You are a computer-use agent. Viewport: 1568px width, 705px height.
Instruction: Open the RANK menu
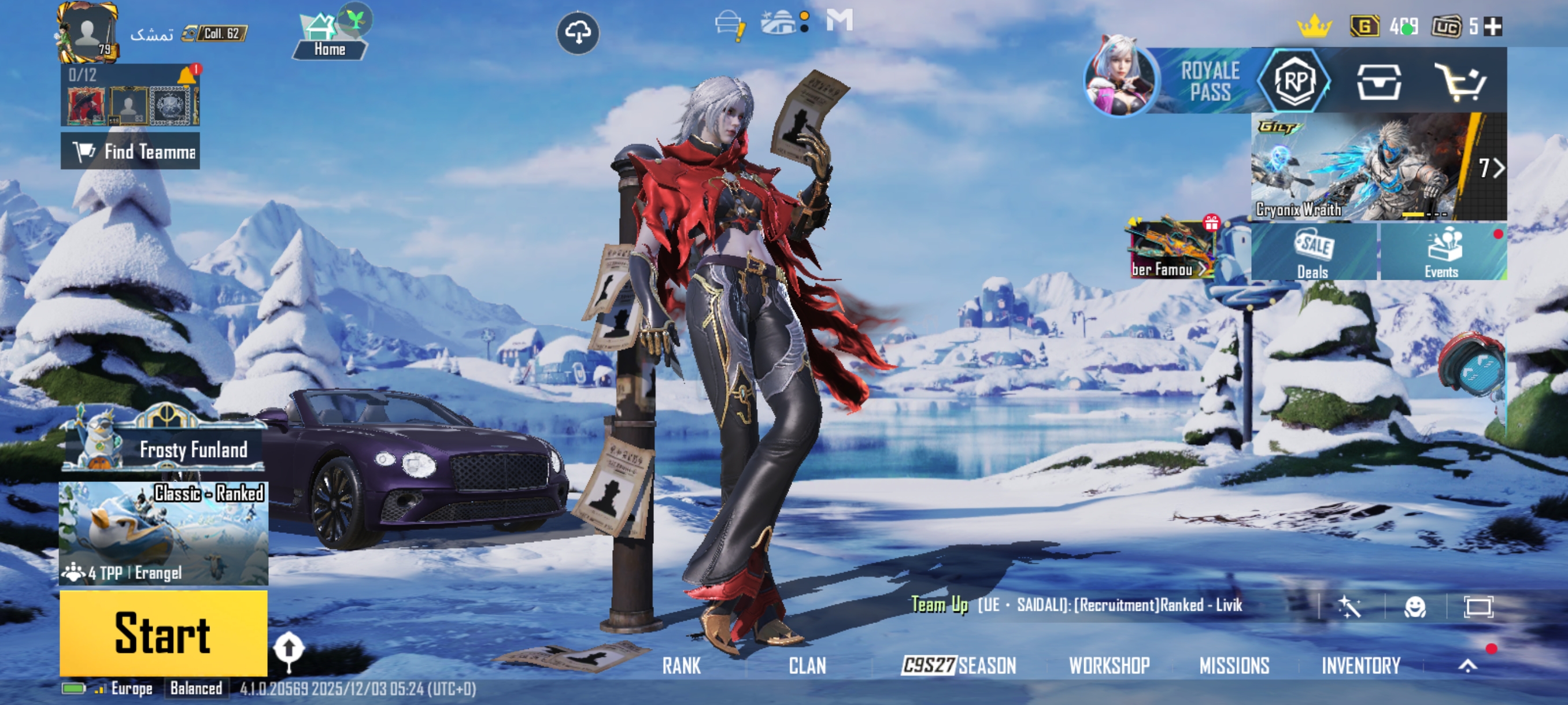(681, 666)
